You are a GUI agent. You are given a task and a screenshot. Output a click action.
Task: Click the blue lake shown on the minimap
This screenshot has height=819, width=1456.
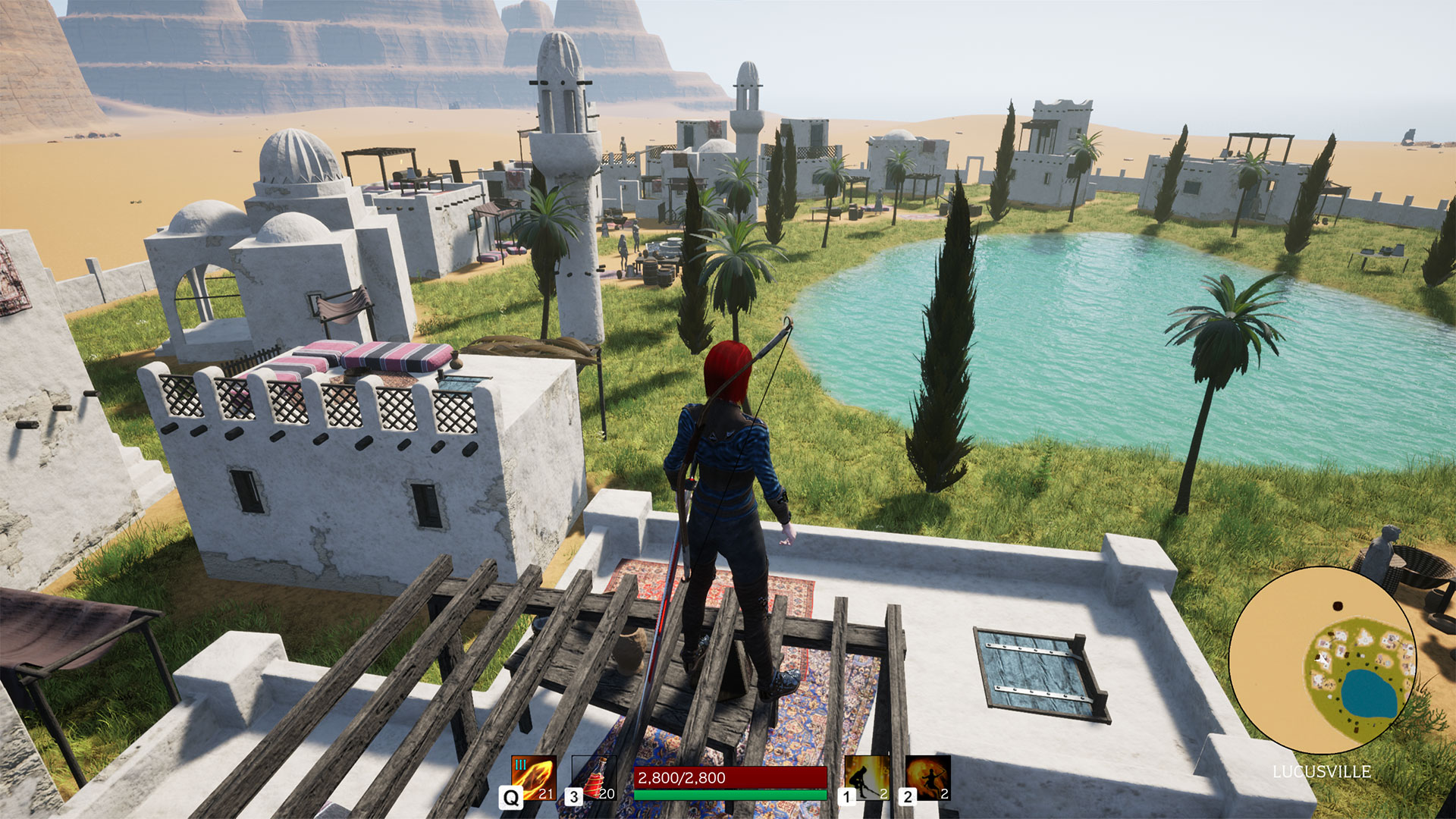1367,692
